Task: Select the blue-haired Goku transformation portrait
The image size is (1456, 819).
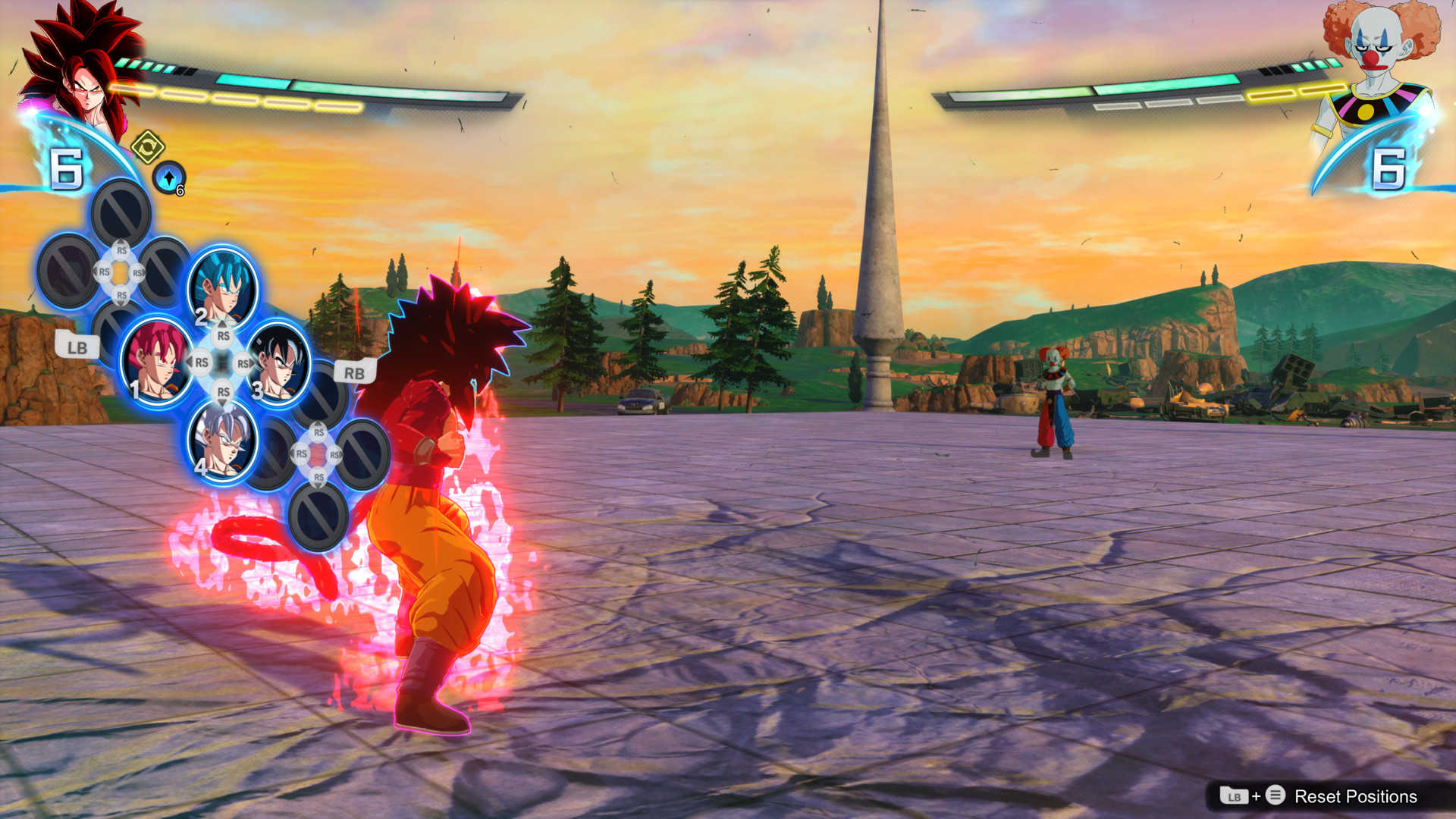Action: pyautogui.click(x=222, y=288)
